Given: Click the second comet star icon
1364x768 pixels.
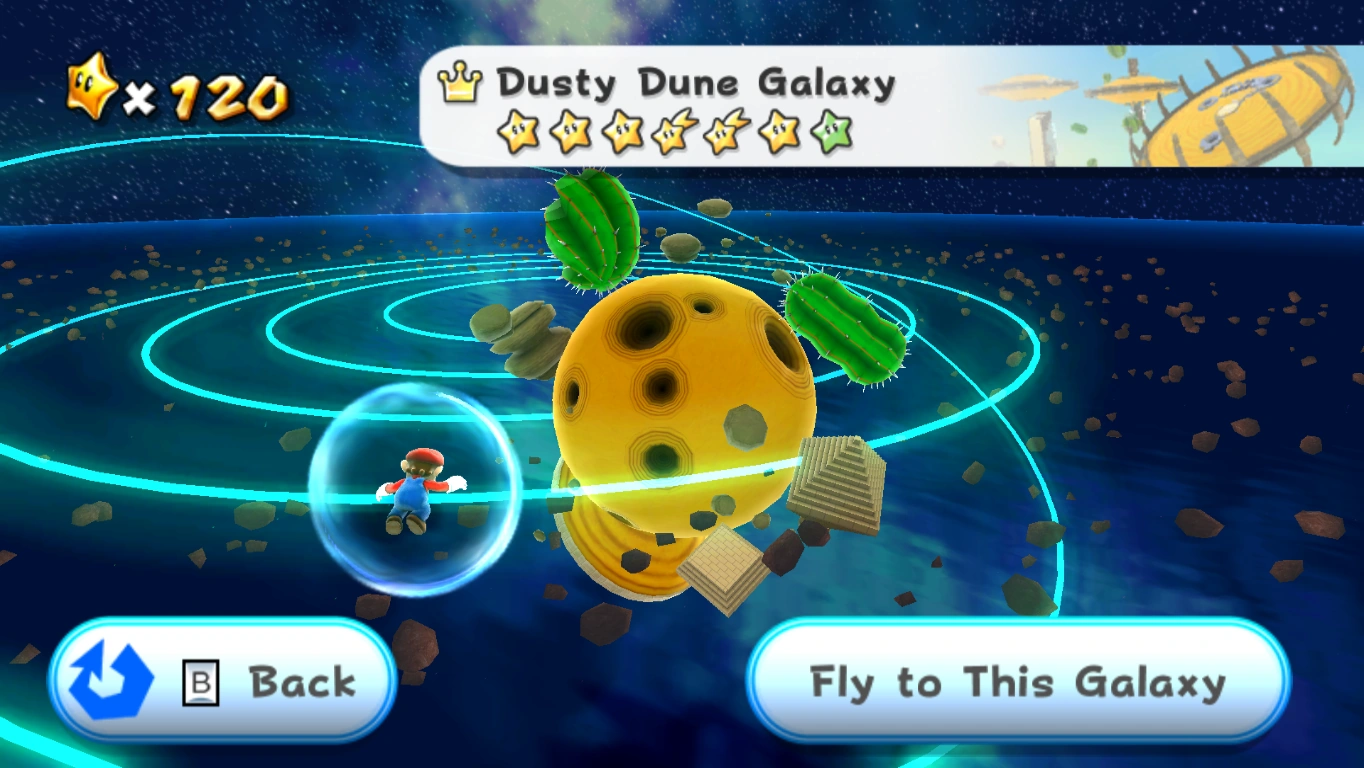Looking at the screenshot, I should point(722,133).
